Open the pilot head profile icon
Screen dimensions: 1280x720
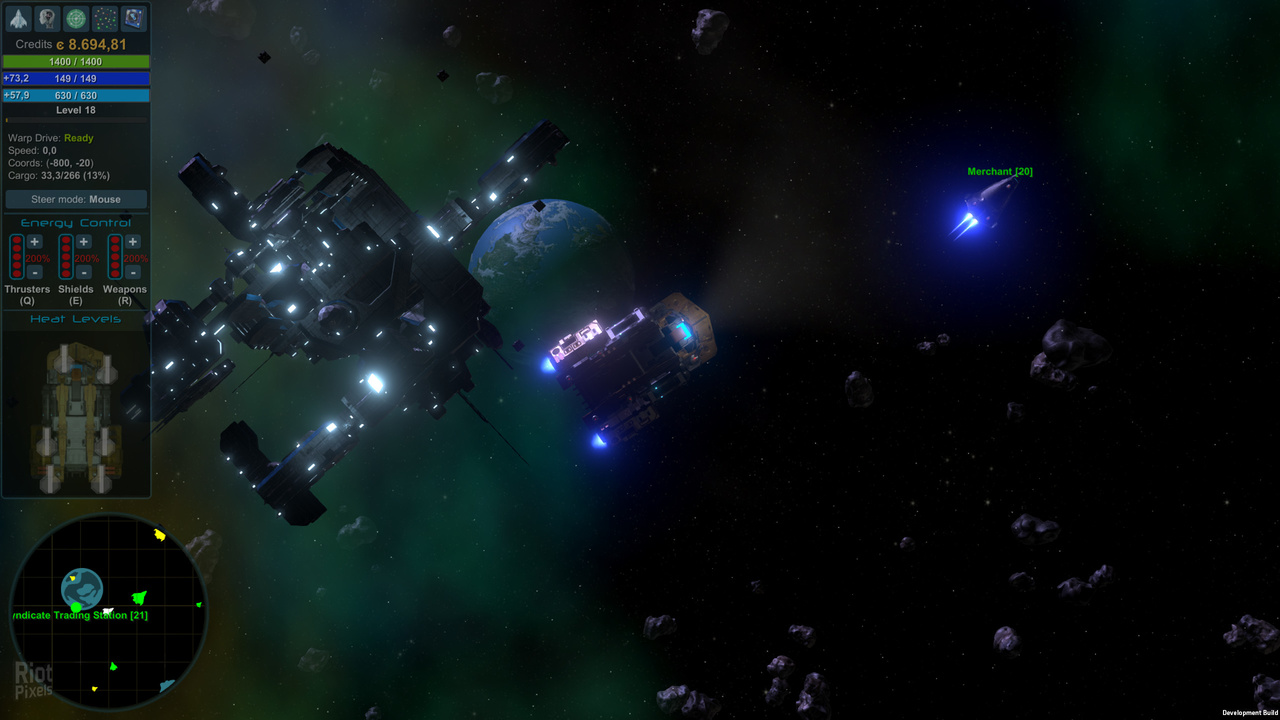(47, 19)
